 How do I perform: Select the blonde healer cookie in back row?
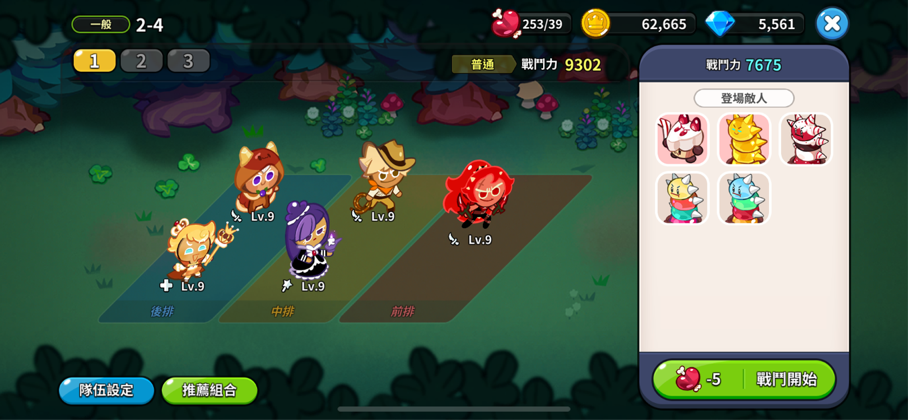coord(192,250)
